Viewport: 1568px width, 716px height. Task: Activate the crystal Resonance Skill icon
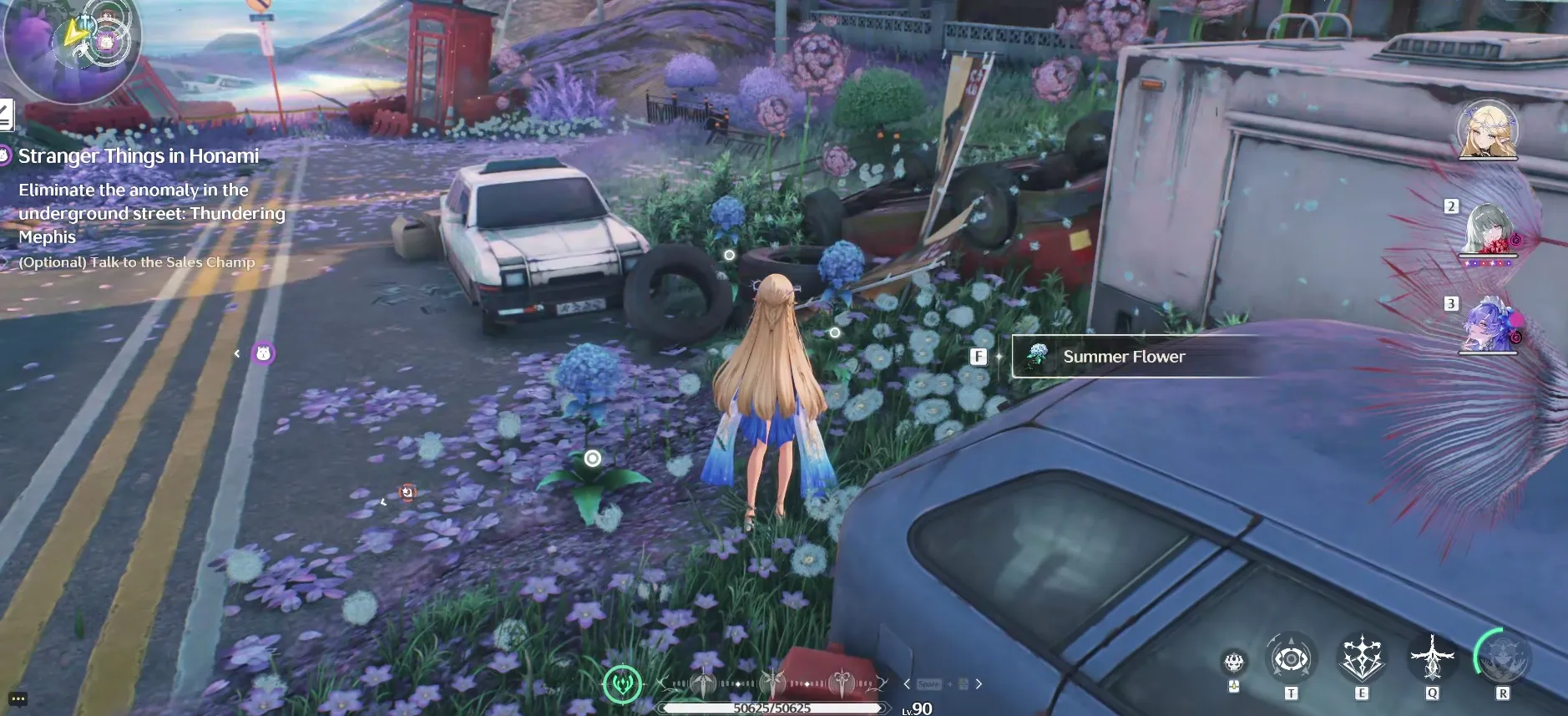(x=1362, y=659)
